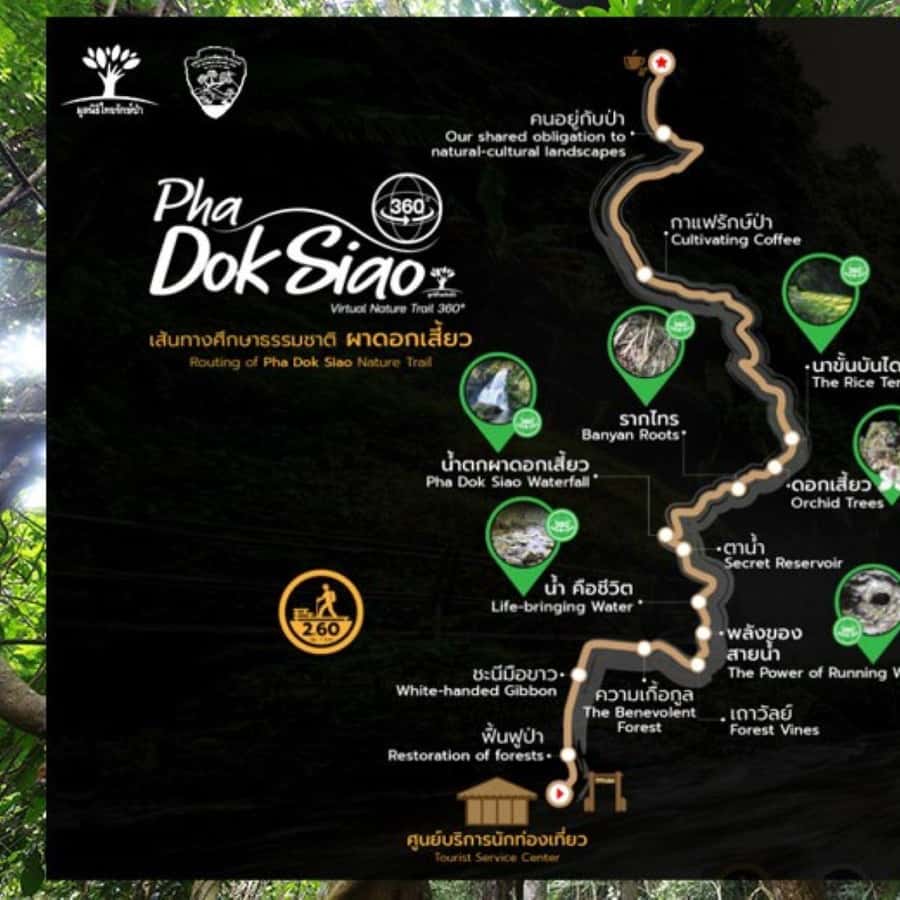Click the play button at the trail start
This screenshot has width=900, height=900.
point(557,794)
